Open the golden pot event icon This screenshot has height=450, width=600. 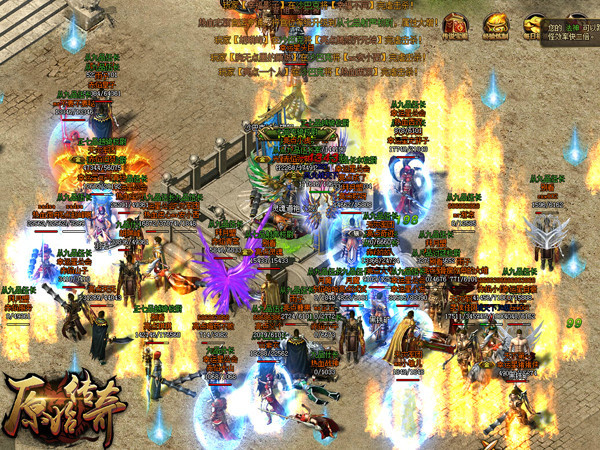click(493, 25)
